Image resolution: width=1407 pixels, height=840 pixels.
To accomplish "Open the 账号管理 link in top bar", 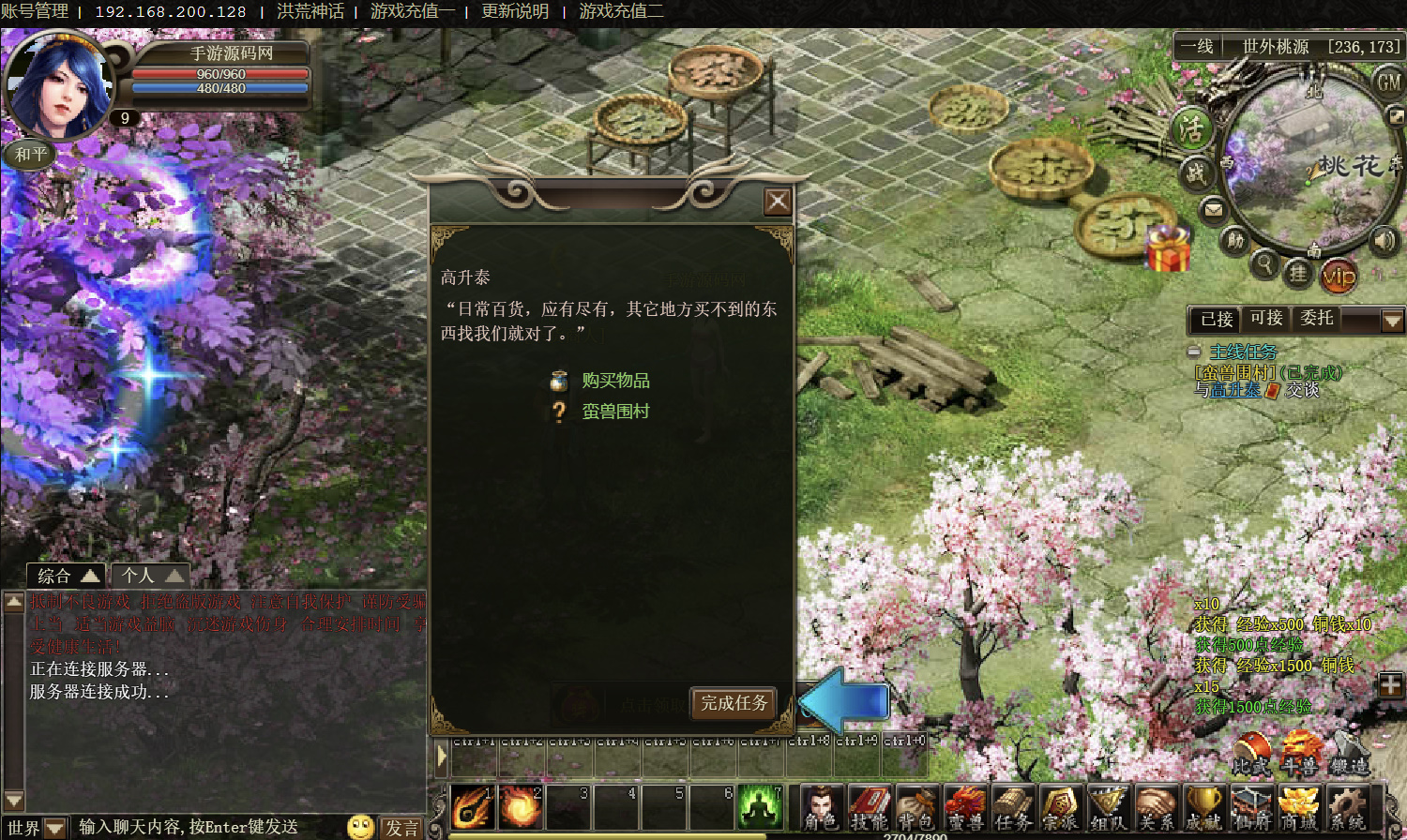I will click(35, 11).
